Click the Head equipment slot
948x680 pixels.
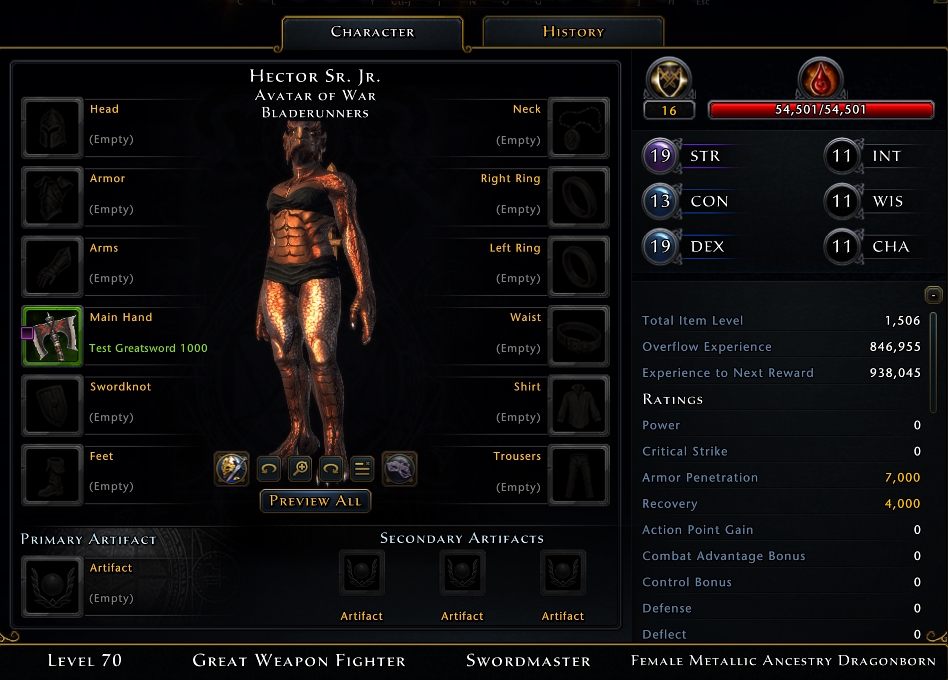click(x=52, y=128)
